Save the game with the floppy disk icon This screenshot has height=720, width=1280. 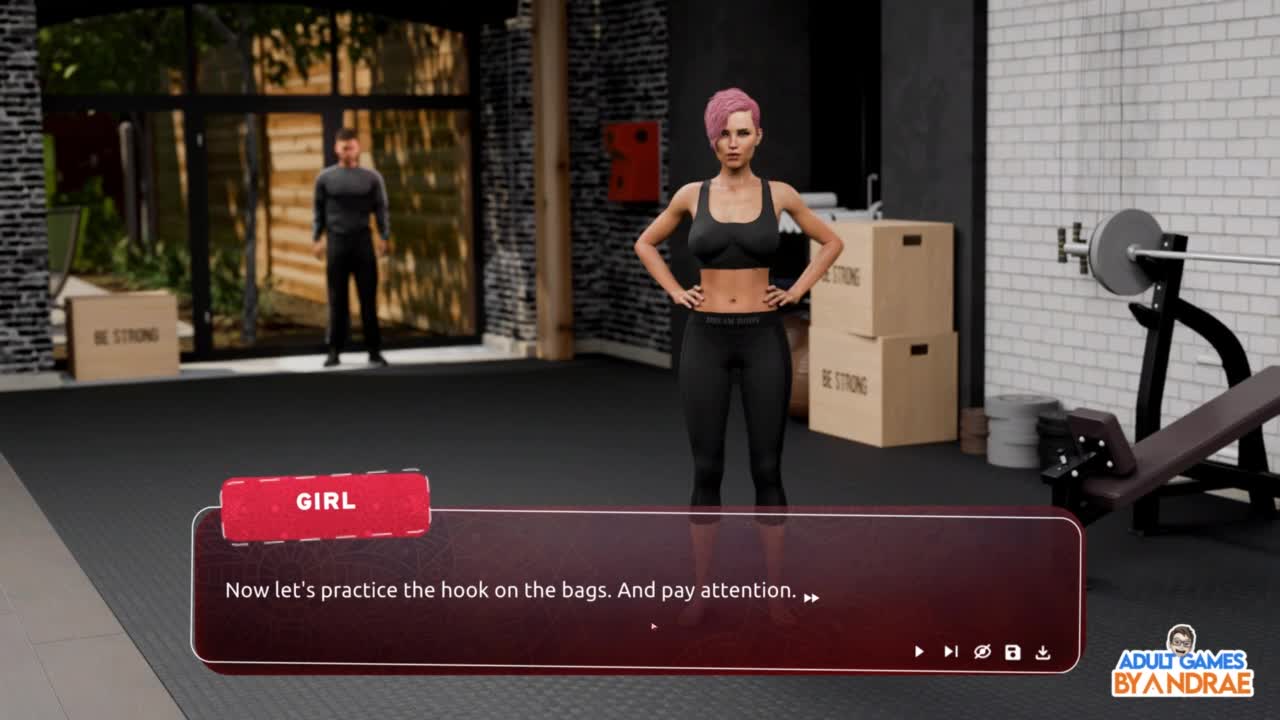pyautogui.click(x=1013, y=652)
